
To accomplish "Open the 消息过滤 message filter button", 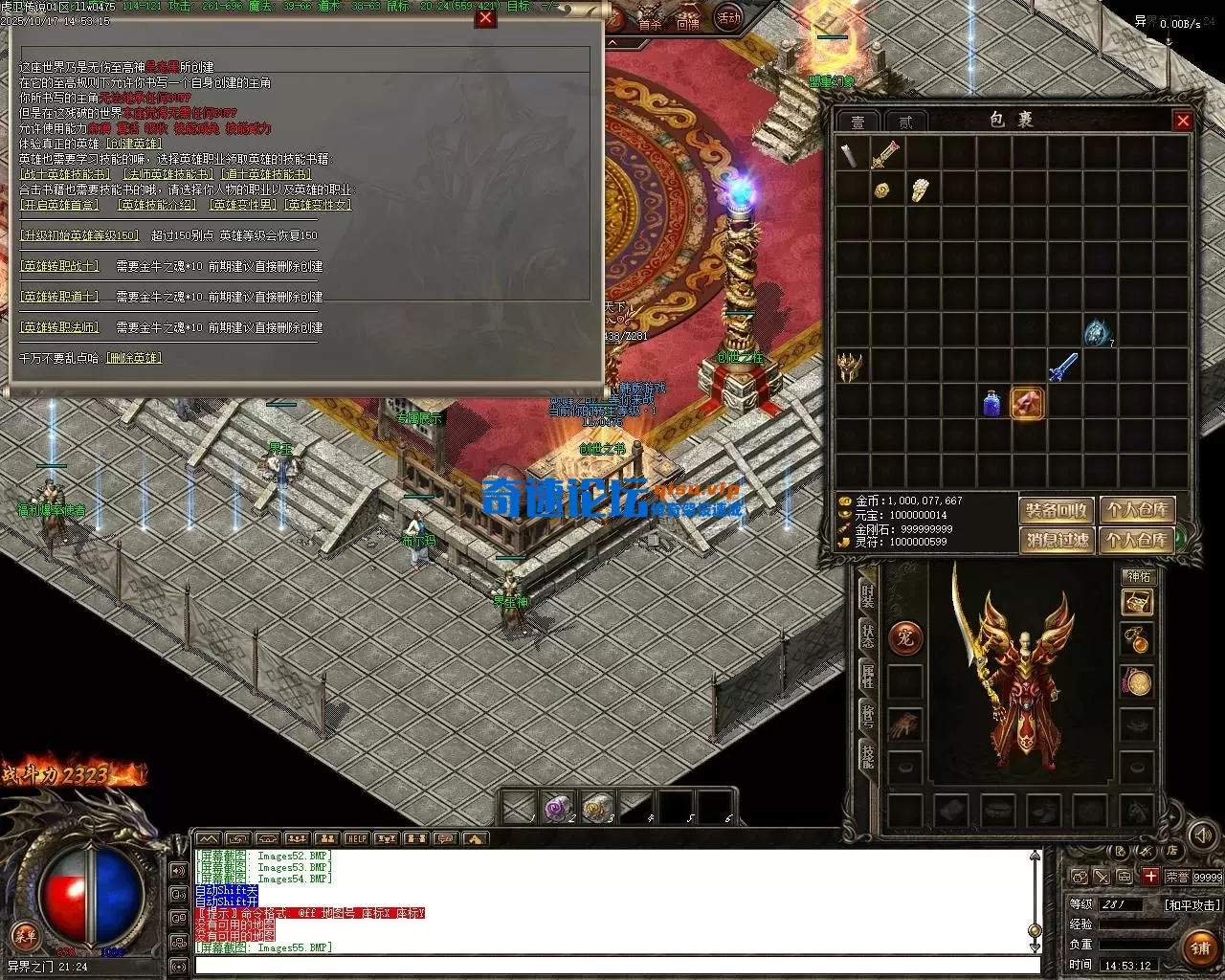I will pos(1057,541).
